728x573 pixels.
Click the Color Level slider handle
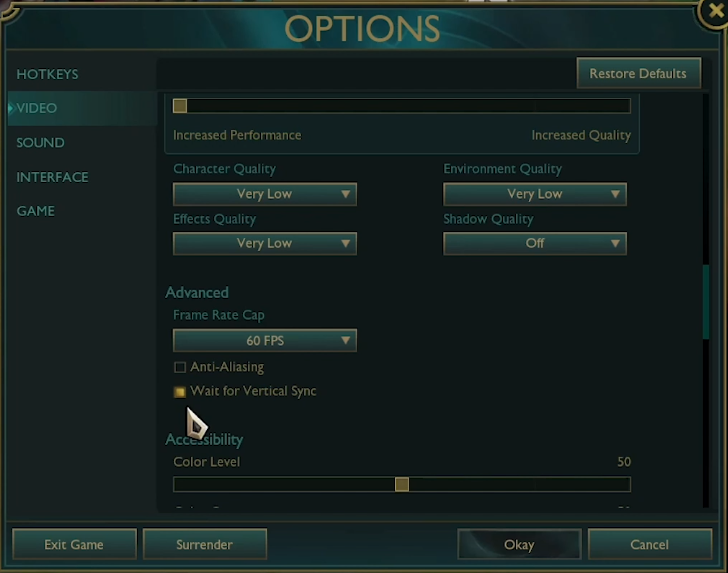(402, 484)
